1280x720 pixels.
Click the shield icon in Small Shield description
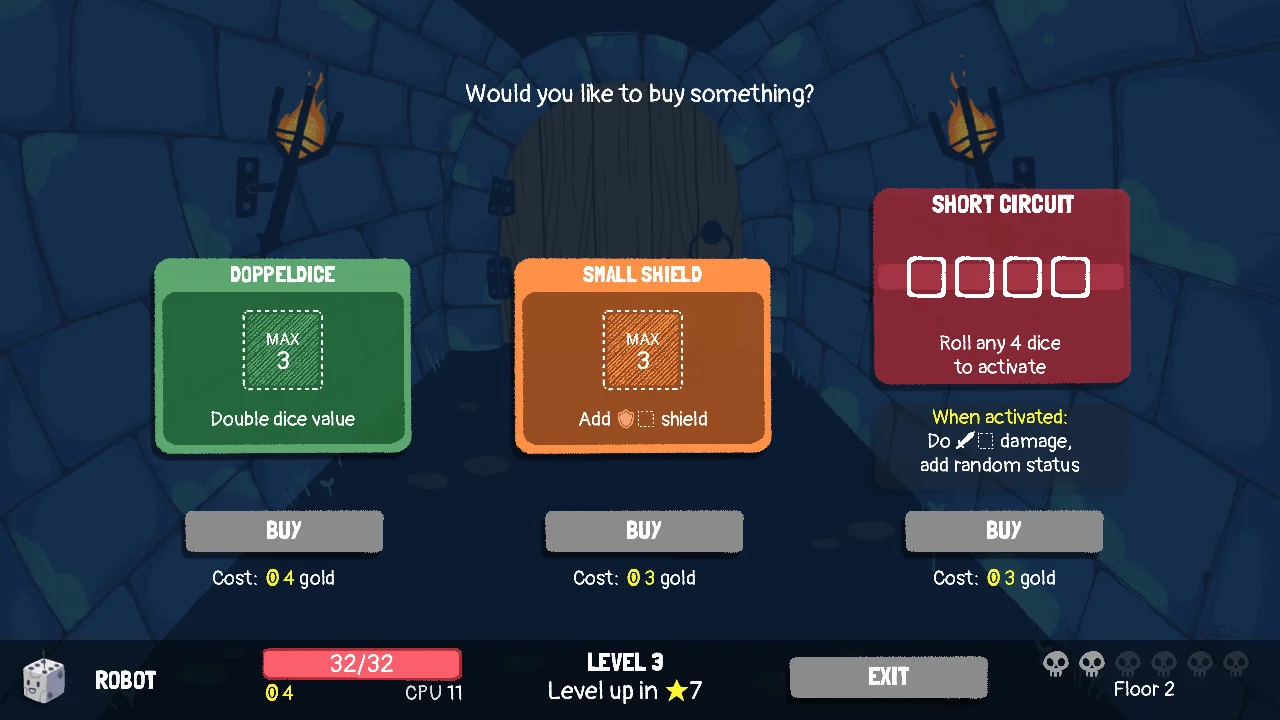point(625,420)
